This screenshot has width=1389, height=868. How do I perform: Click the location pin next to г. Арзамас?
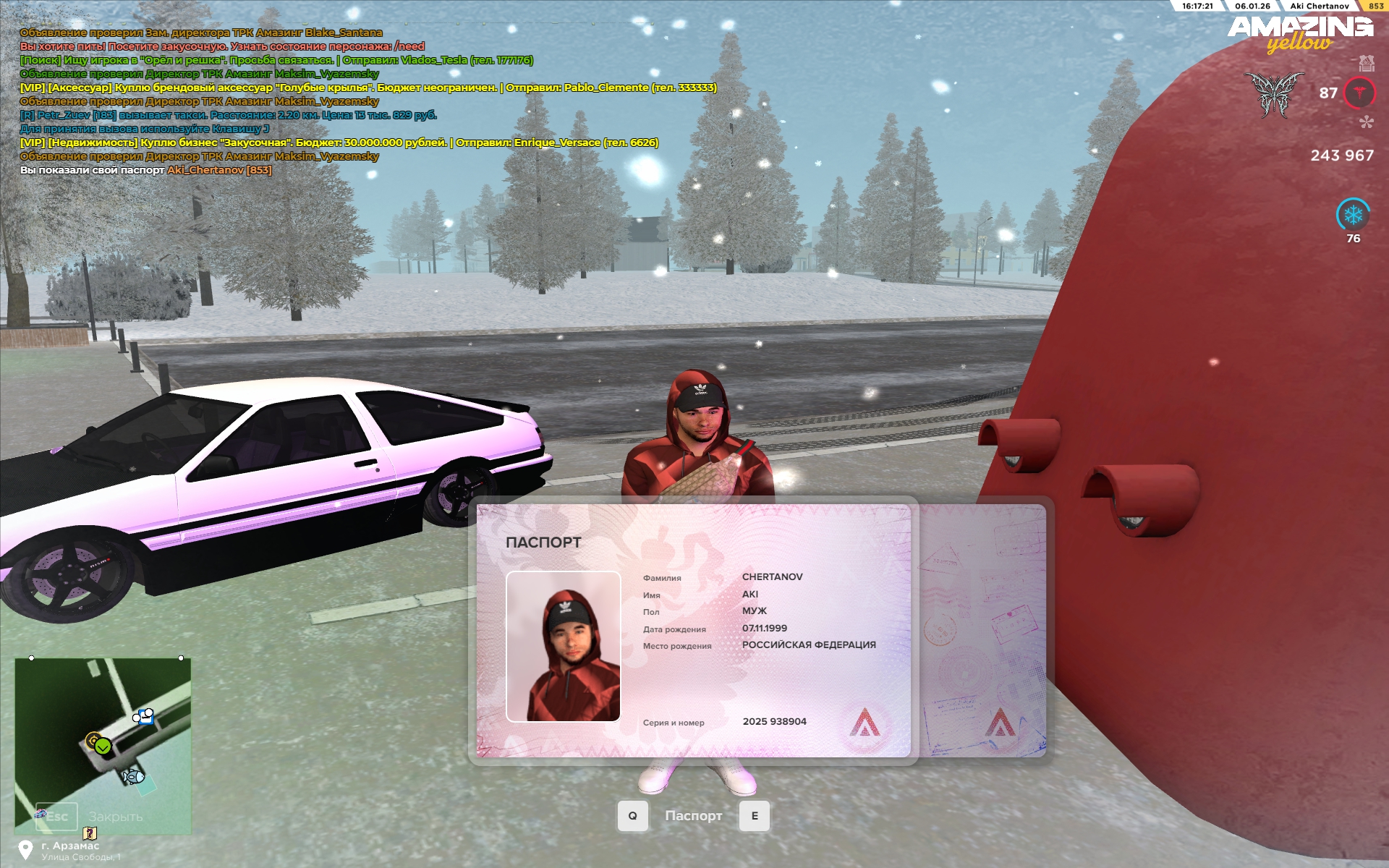[x=26, y=849]
